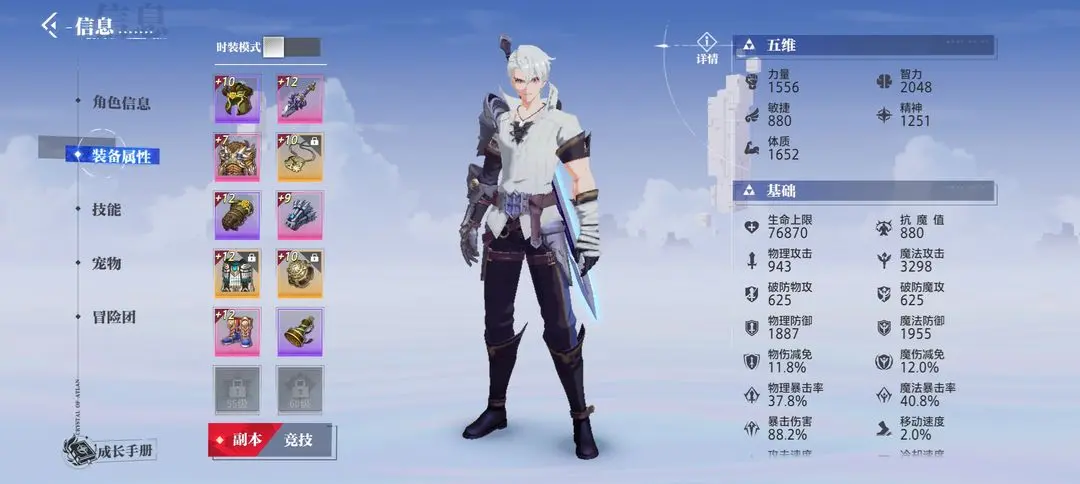The width and height of the screenshot is (1080, 484).
Task: Select the golden bell accessory slot
Action: (x=299, y=332)
